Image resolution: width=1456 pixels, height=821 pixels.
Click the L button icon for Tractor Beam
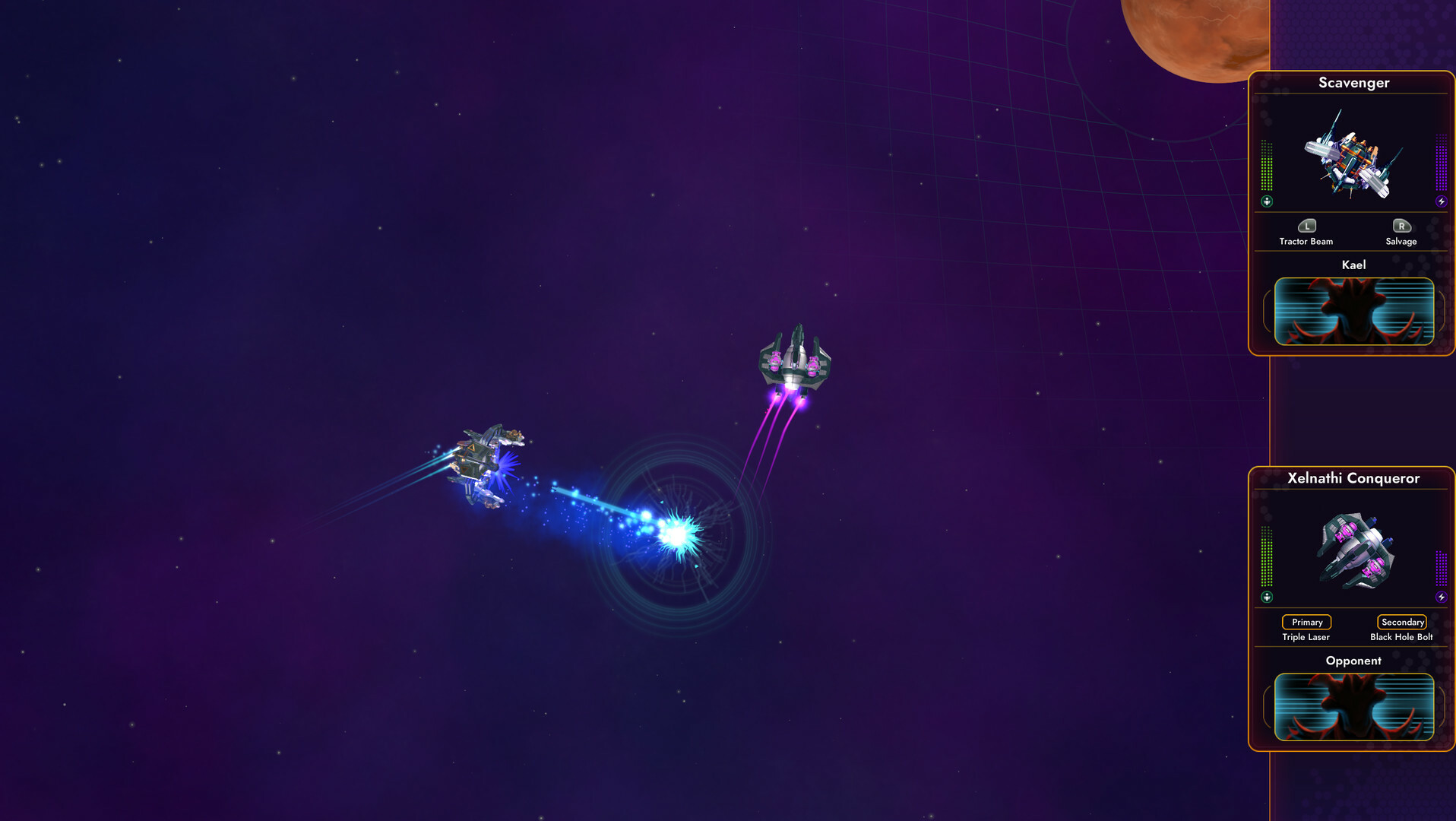1306,226
